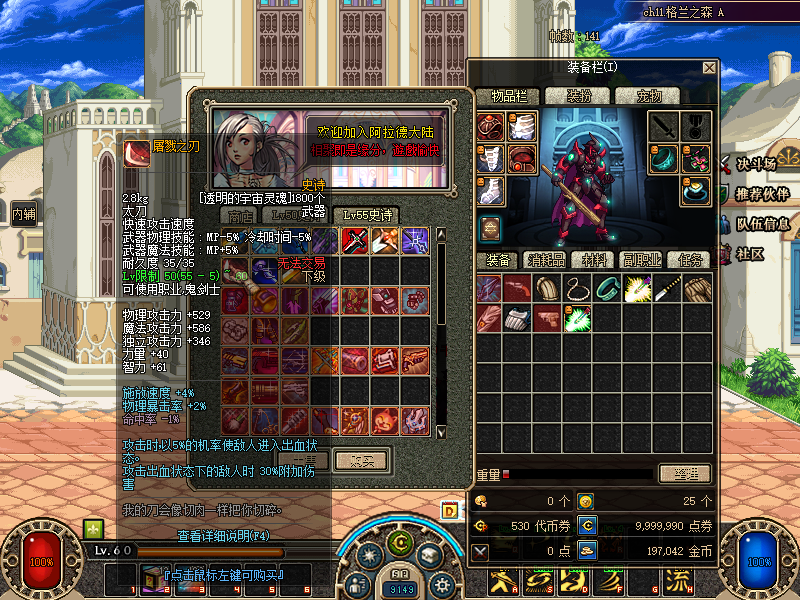The image size is (800, 600).
Task: Select the teal belt inventory item
Action: coord(608,289)
